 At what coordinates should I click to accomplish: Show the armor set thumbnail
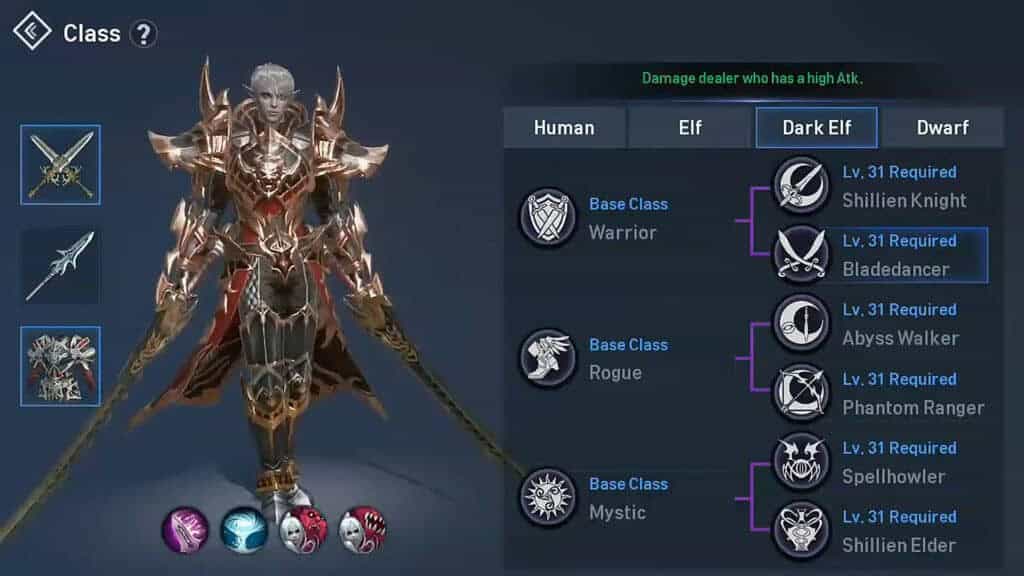tap(61, 366)
